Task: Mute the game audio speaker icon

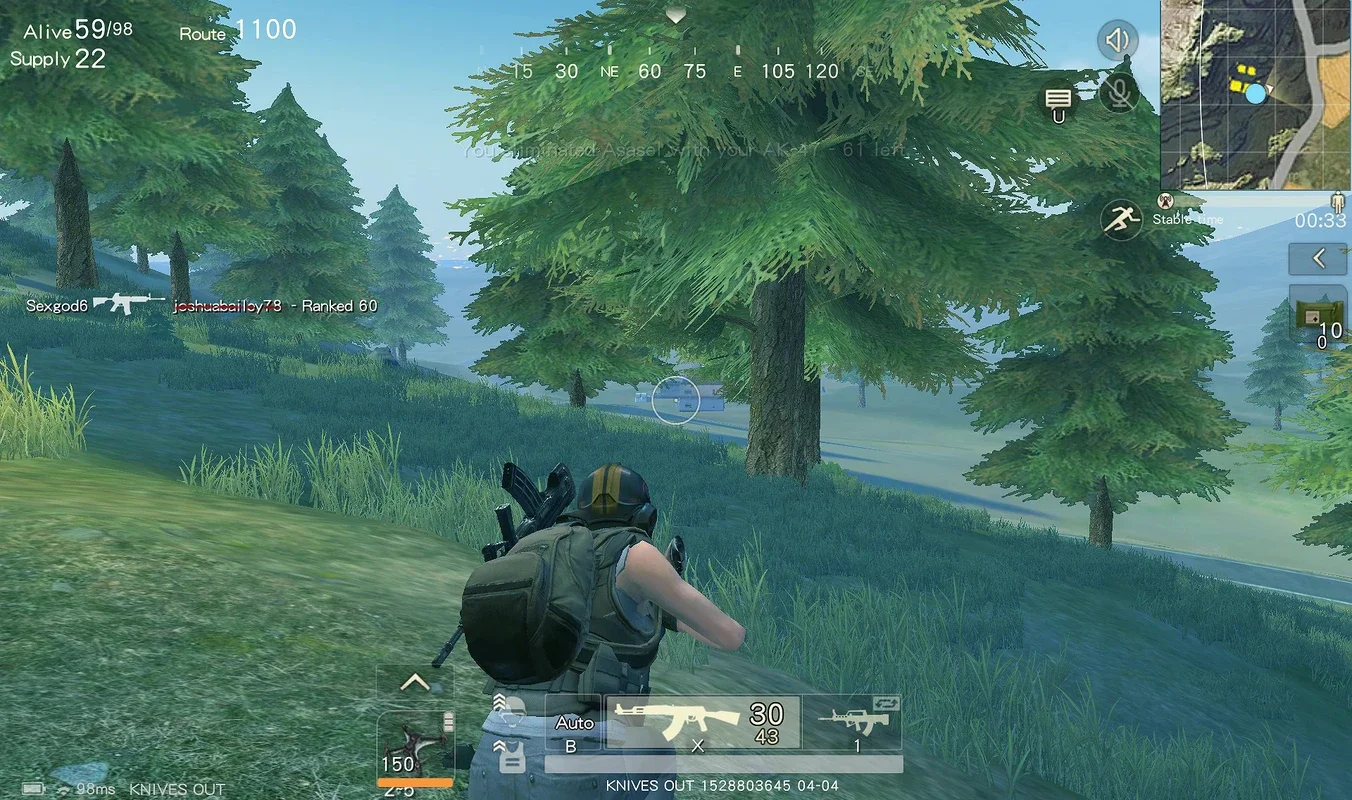Action: click(1118, 40)
